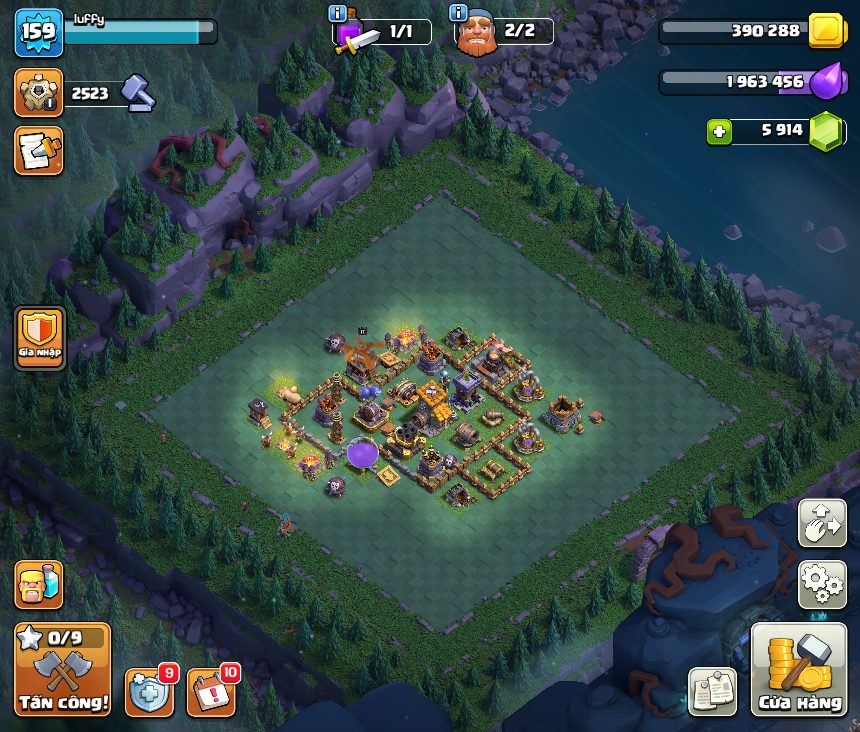860x732 pixels.
Task: Add gems with the green plus button
Action: (x=719, y=131)
